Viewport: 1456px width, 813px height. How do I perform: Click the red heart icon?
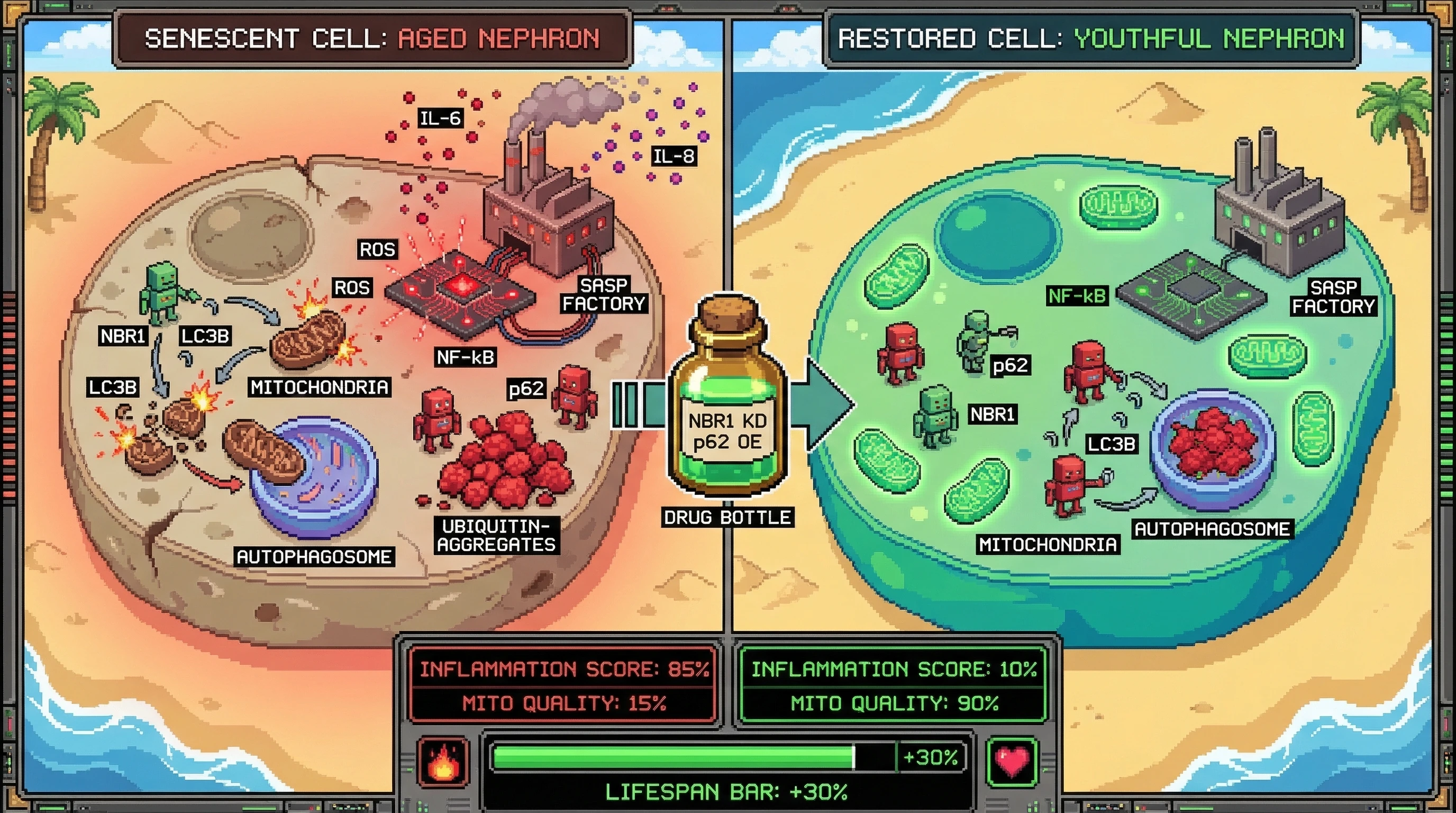1012,761
